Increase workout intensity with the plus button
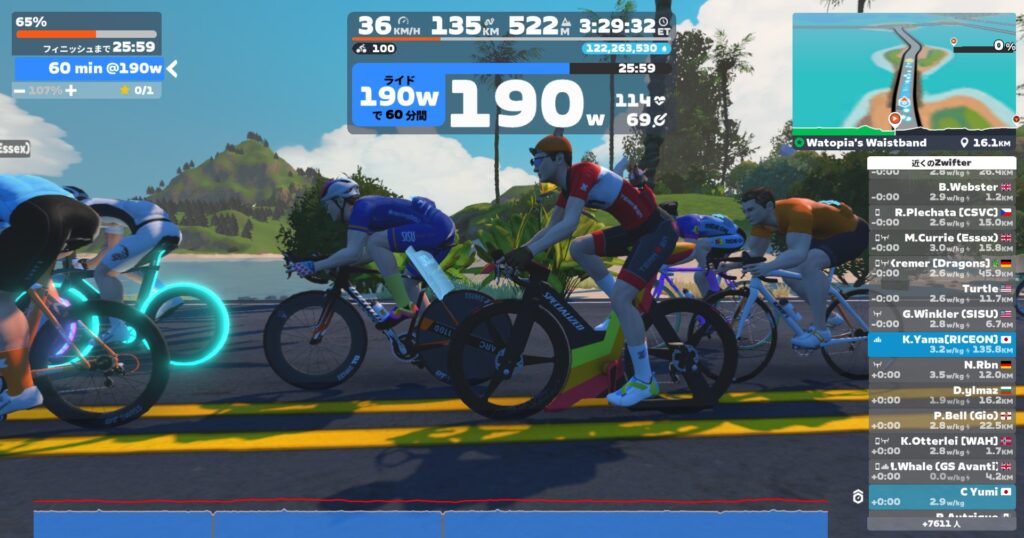This screenshot has height=538, width=1024. tap(71, 90)
